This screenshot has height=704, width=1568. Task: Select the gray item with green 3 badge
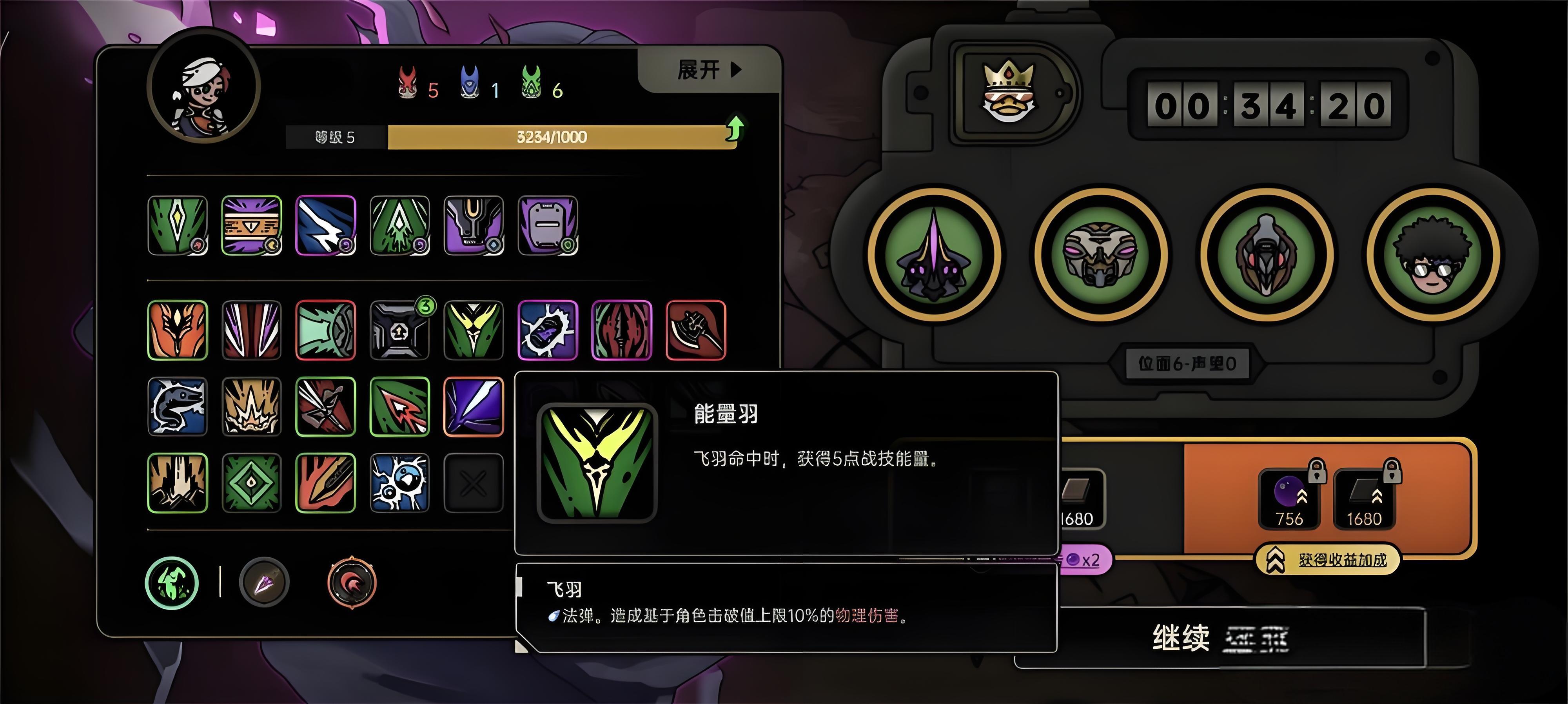pyautogui.click(x=399, y=330)
